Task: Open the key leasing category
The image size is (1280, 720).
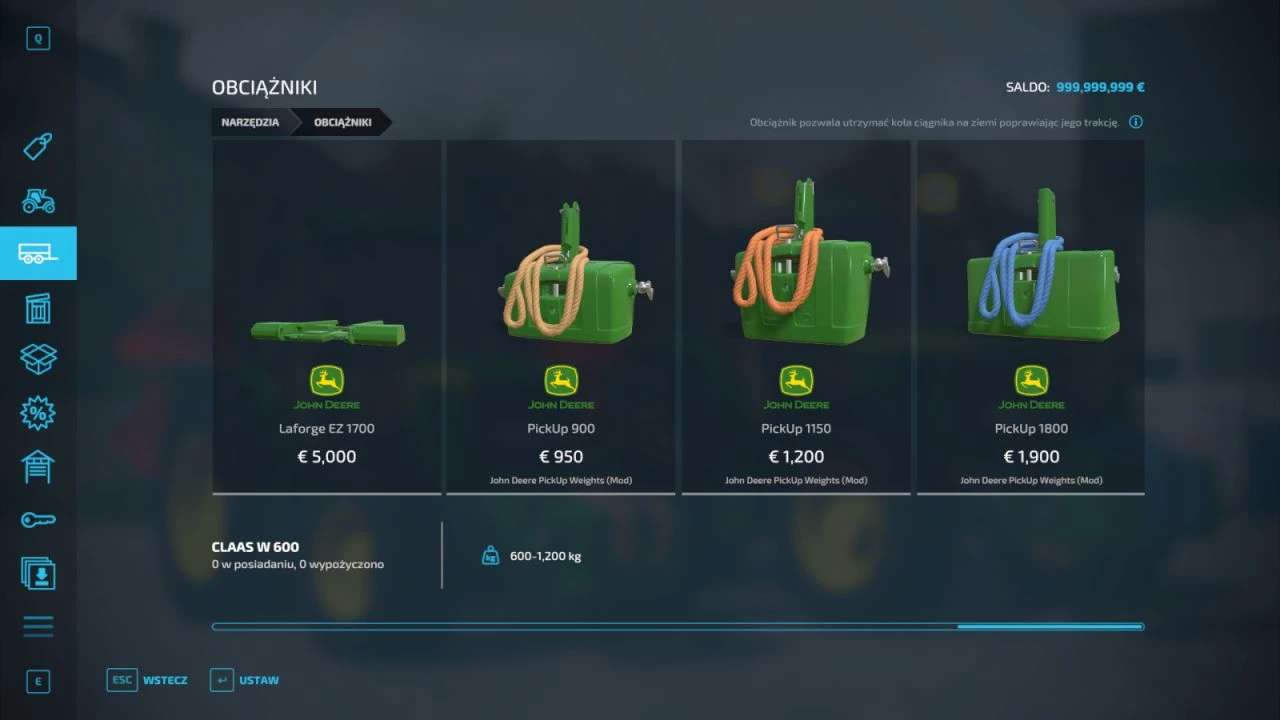Action: tap(38, 520)
